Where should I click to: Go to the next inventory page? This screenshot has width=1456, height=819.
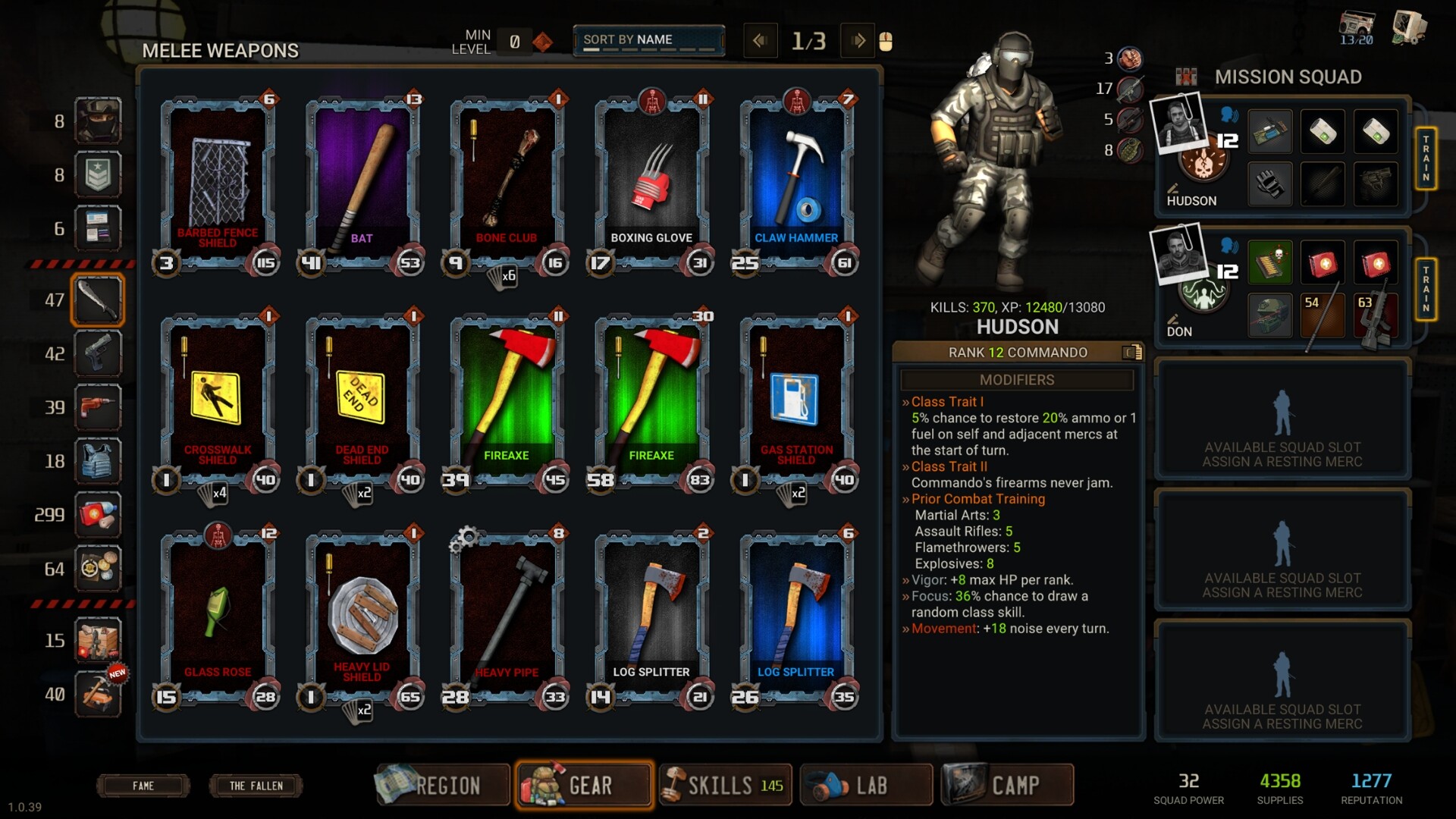click(x=858, y=39)
